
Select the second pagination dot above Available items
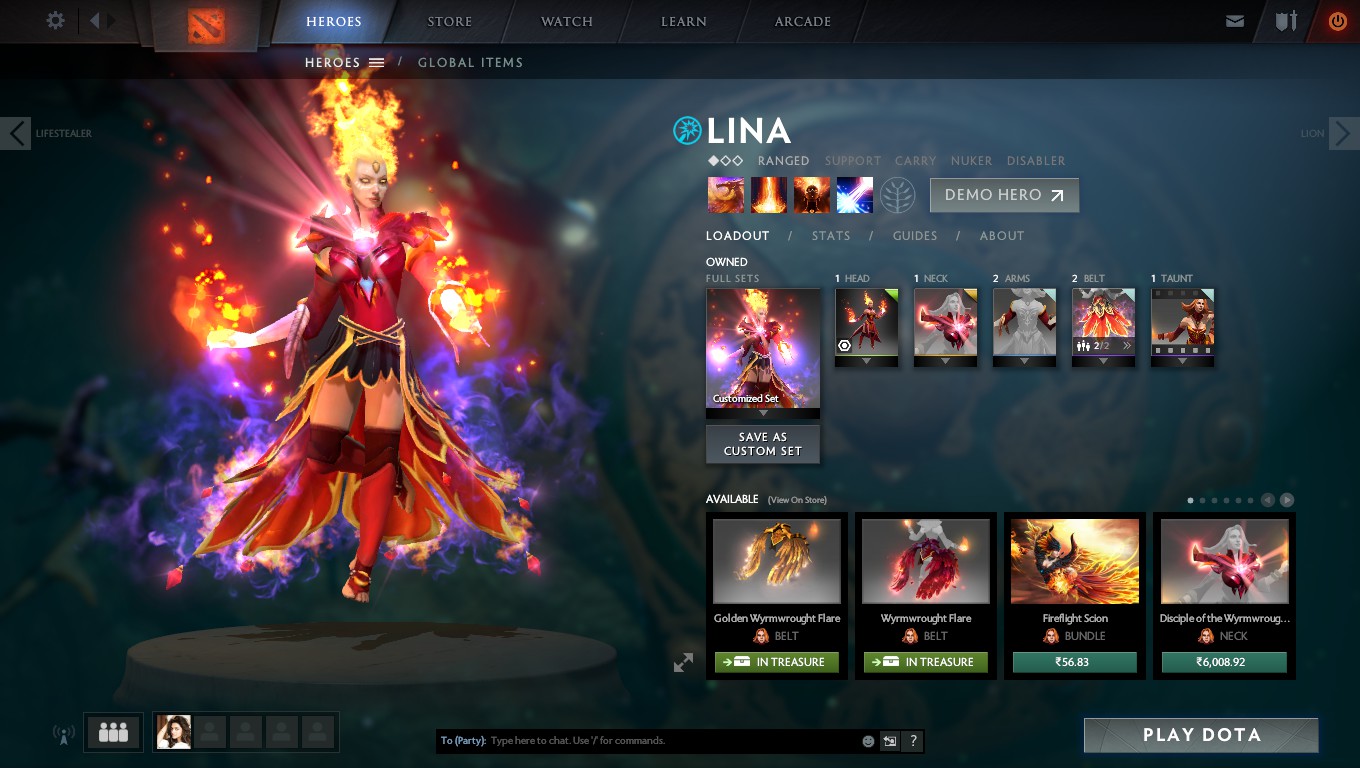(x=1202, y=500)
